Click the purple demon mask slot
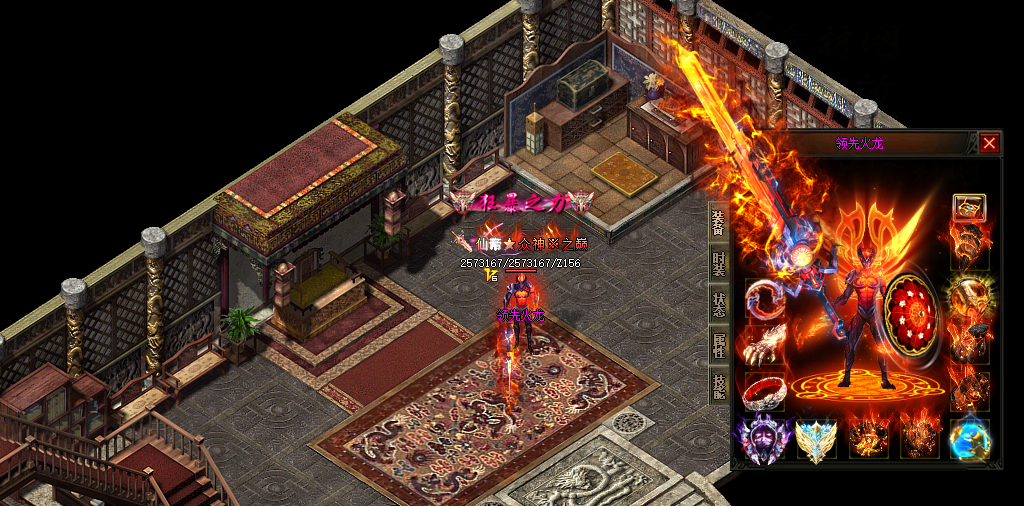 coord(764,439)
